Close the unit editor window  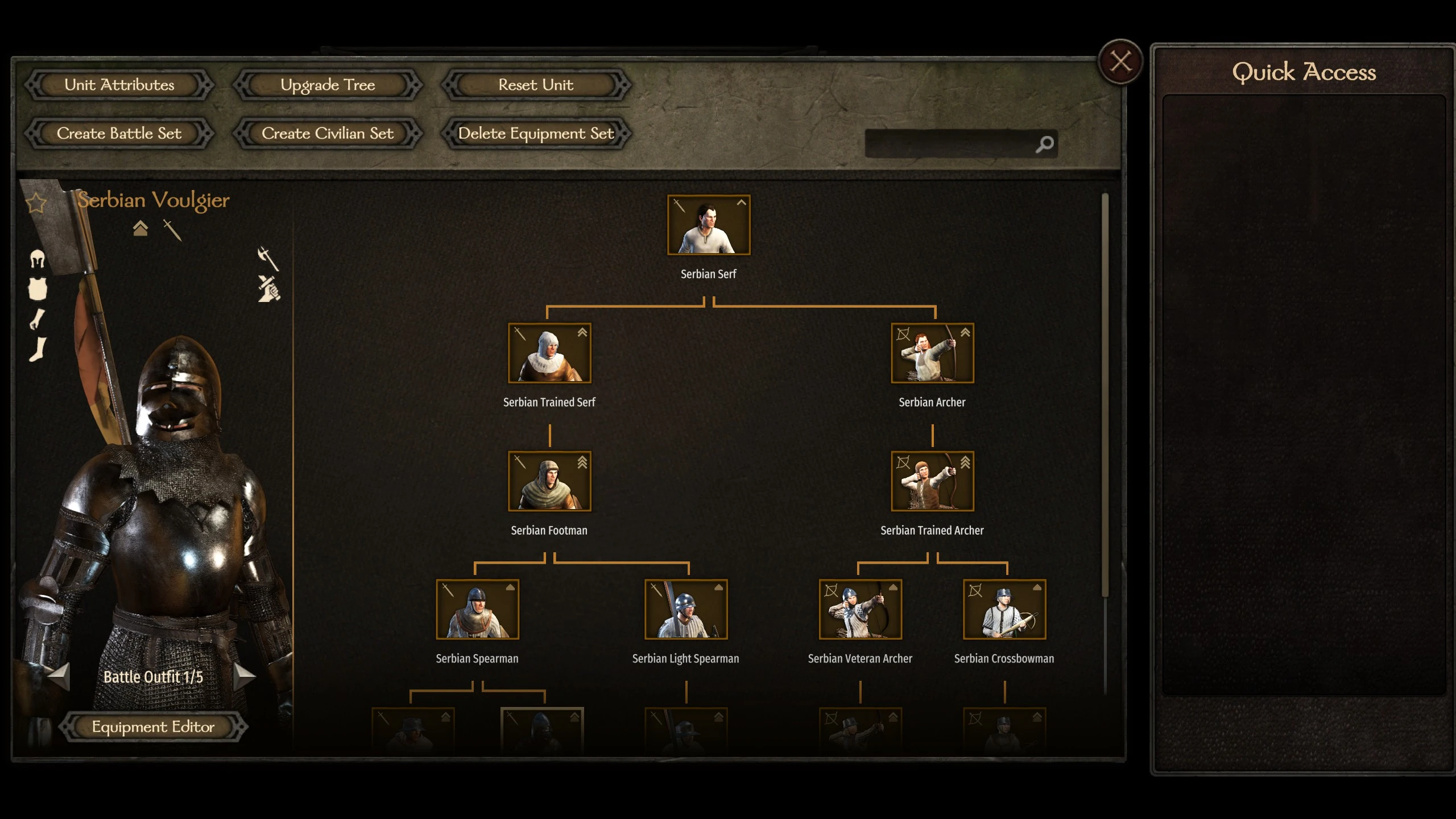(1120, 61)
